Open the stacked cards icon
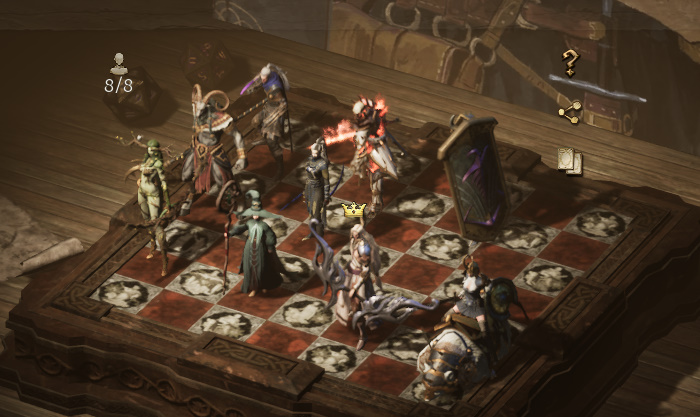This screenshot has height=417, width=700. click(x=570, y=160)
